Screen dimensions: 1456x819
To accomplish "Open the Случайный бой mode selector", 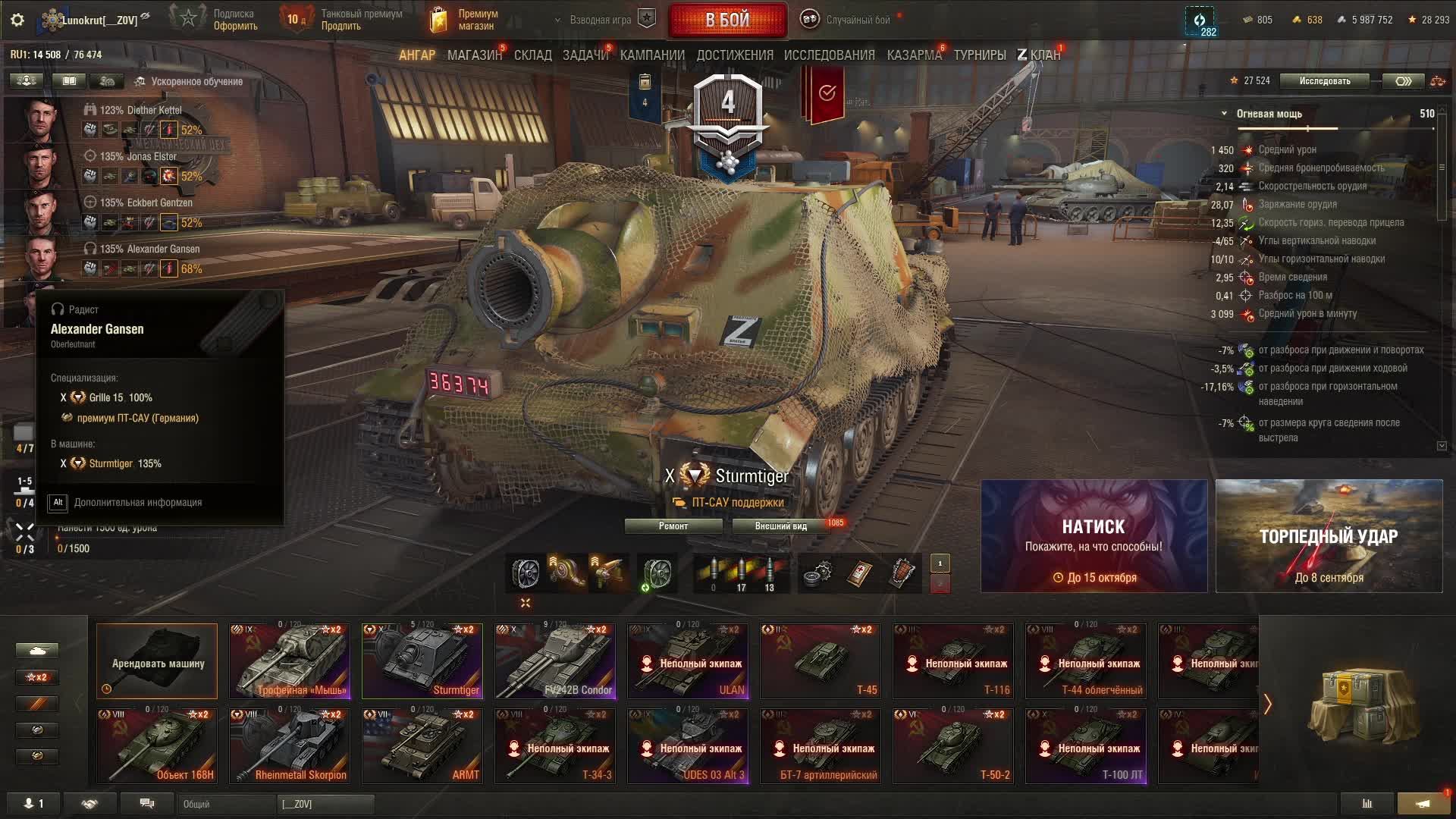I will click(x=857, y=20).
